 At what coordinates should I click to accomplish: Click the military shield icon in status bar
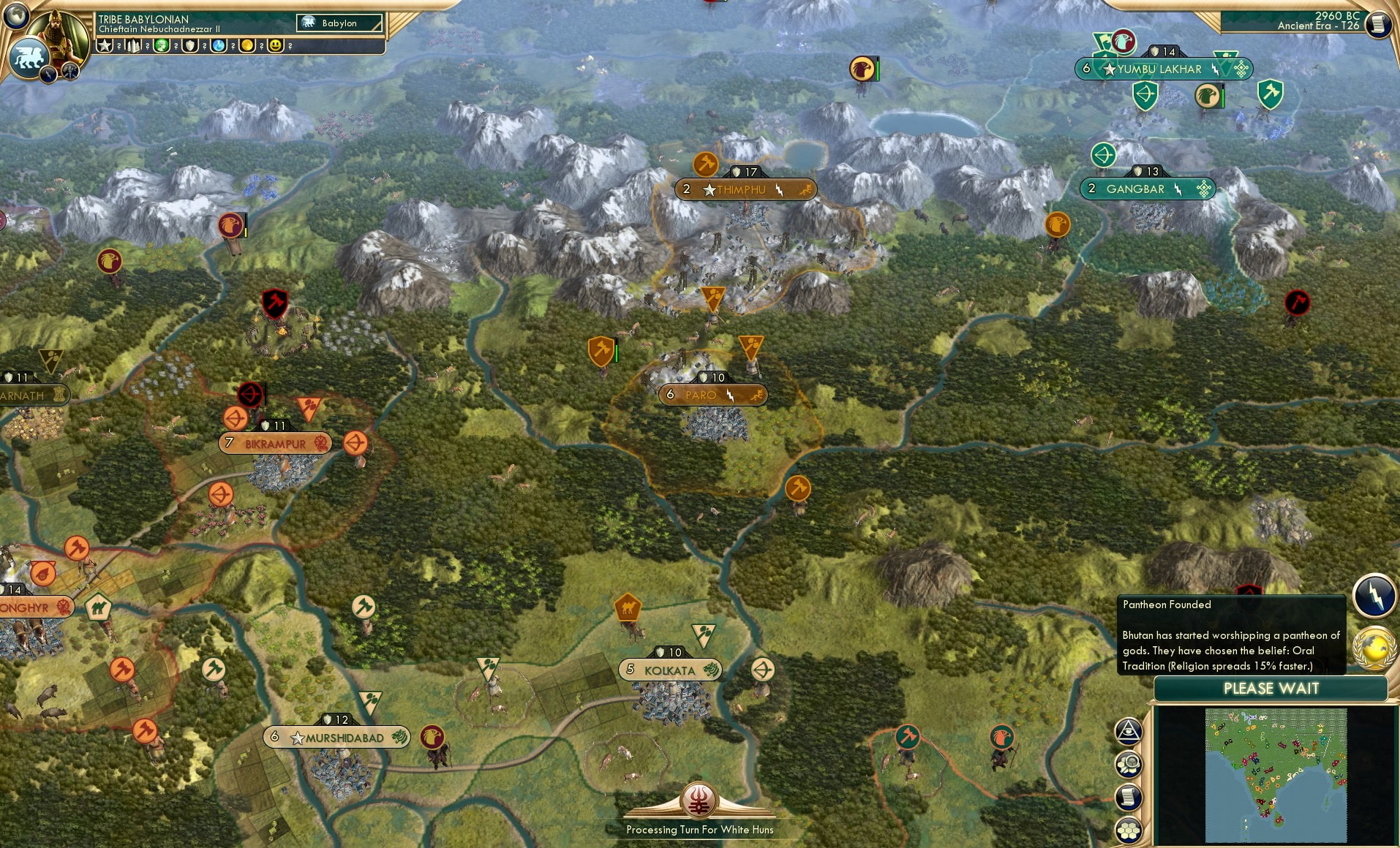pos(190,45)
